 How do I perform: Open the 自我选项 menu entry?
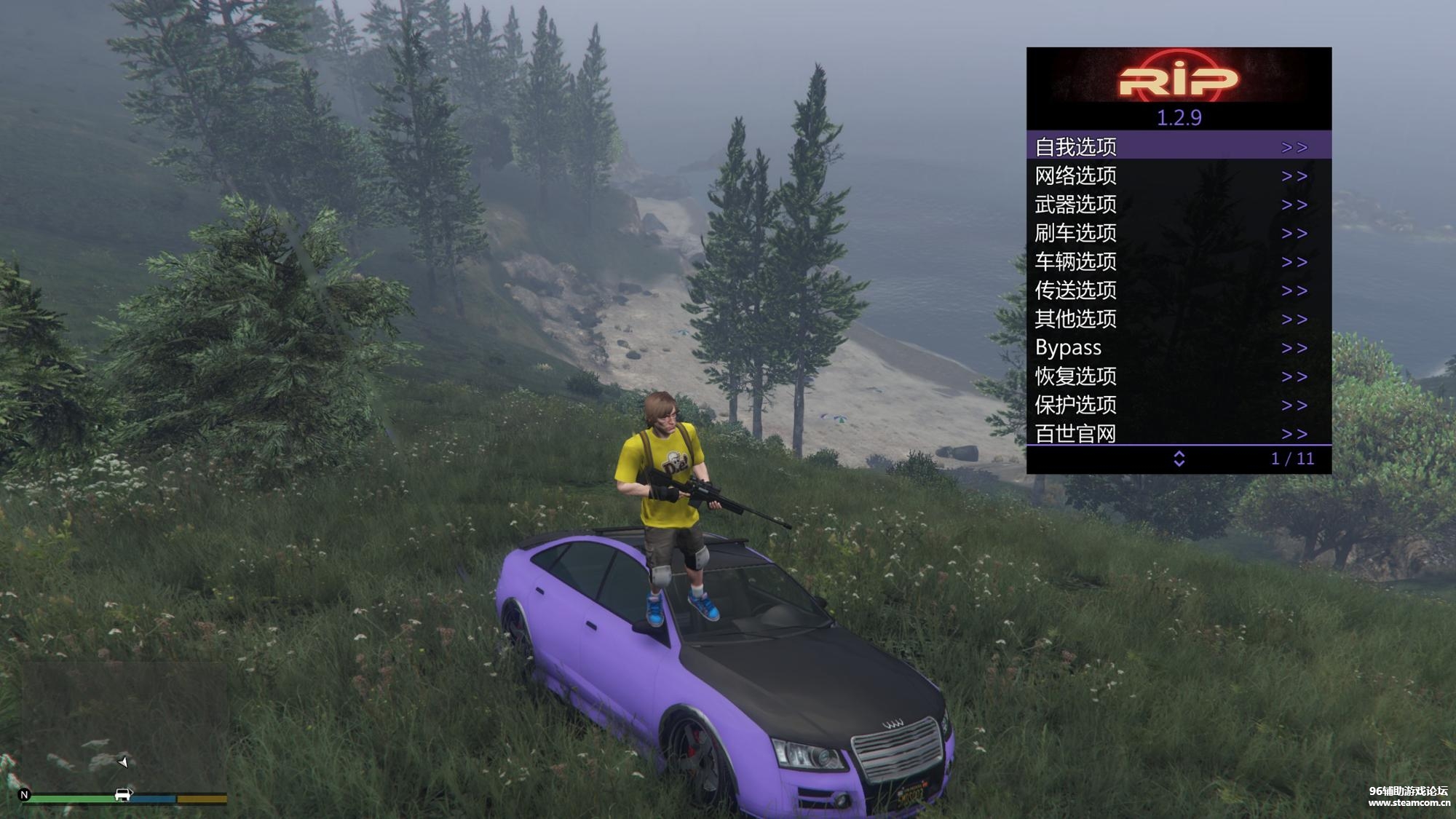pyautogui.click(x=1178, y=146)
